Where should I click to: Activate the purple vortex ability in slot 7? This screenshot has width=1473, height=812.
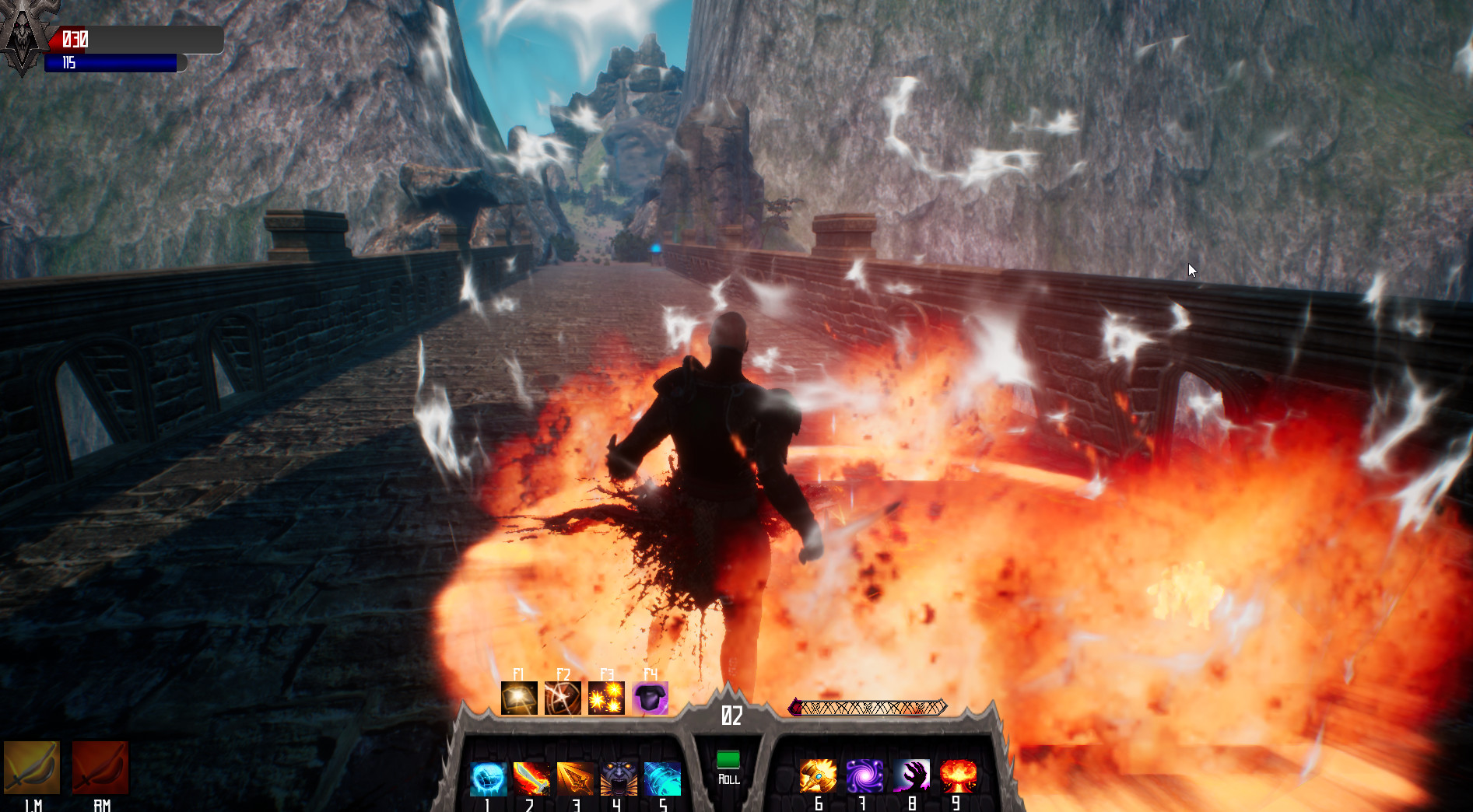864,777
